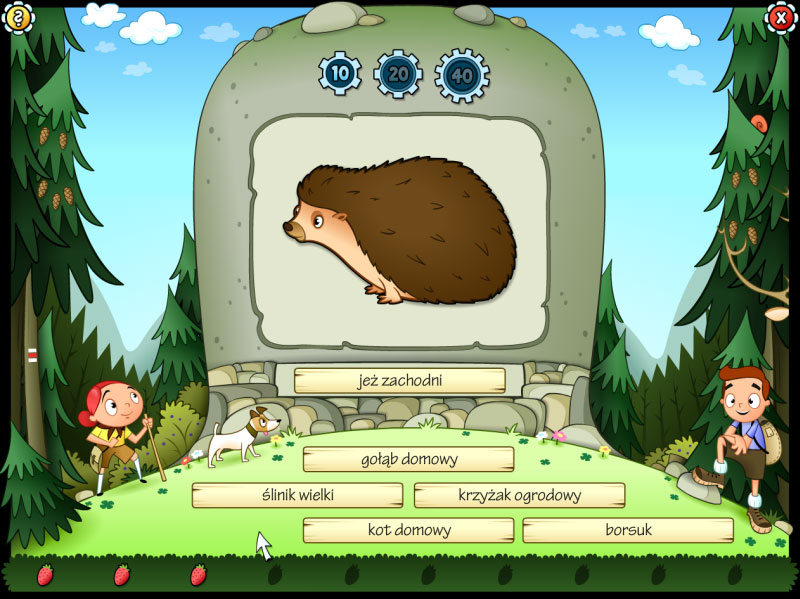Viewport: 800px width, 599px height.
Task: Select the "ślinik wielki" answer plank
Action: (x=297, y=495)
